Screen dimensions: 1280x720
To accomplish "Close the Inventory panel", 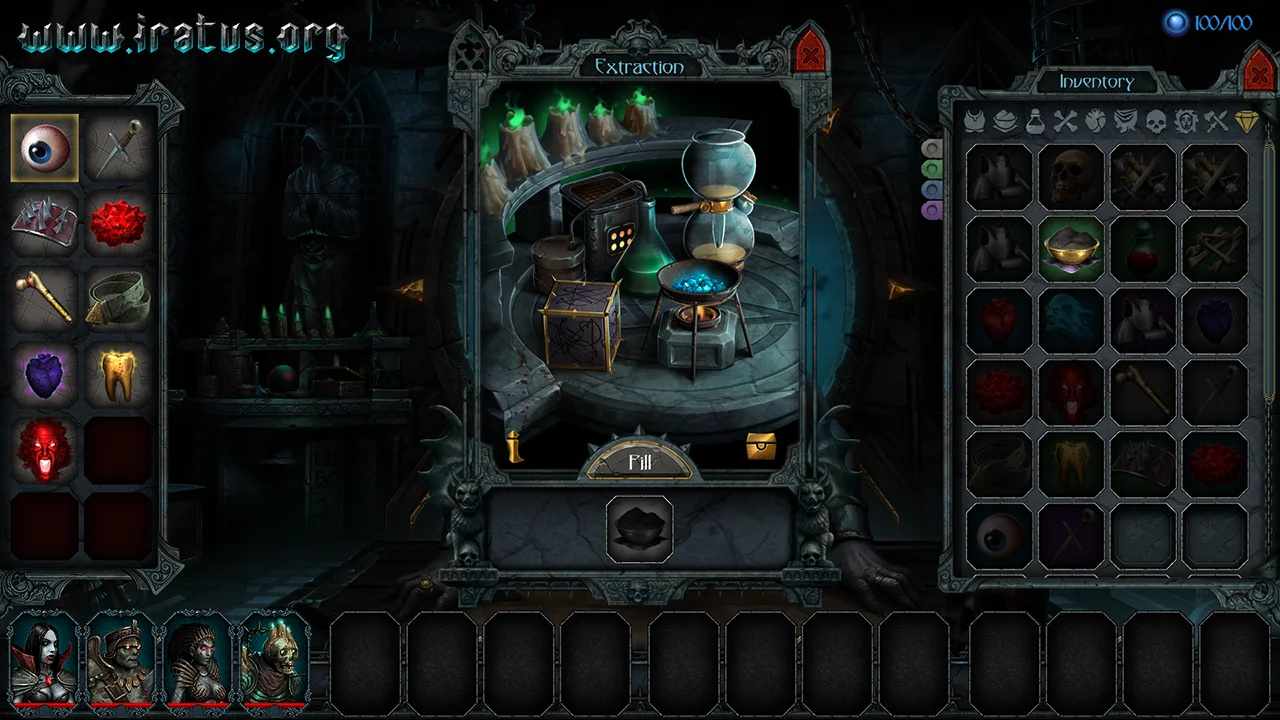I will tap(1257, 71).
